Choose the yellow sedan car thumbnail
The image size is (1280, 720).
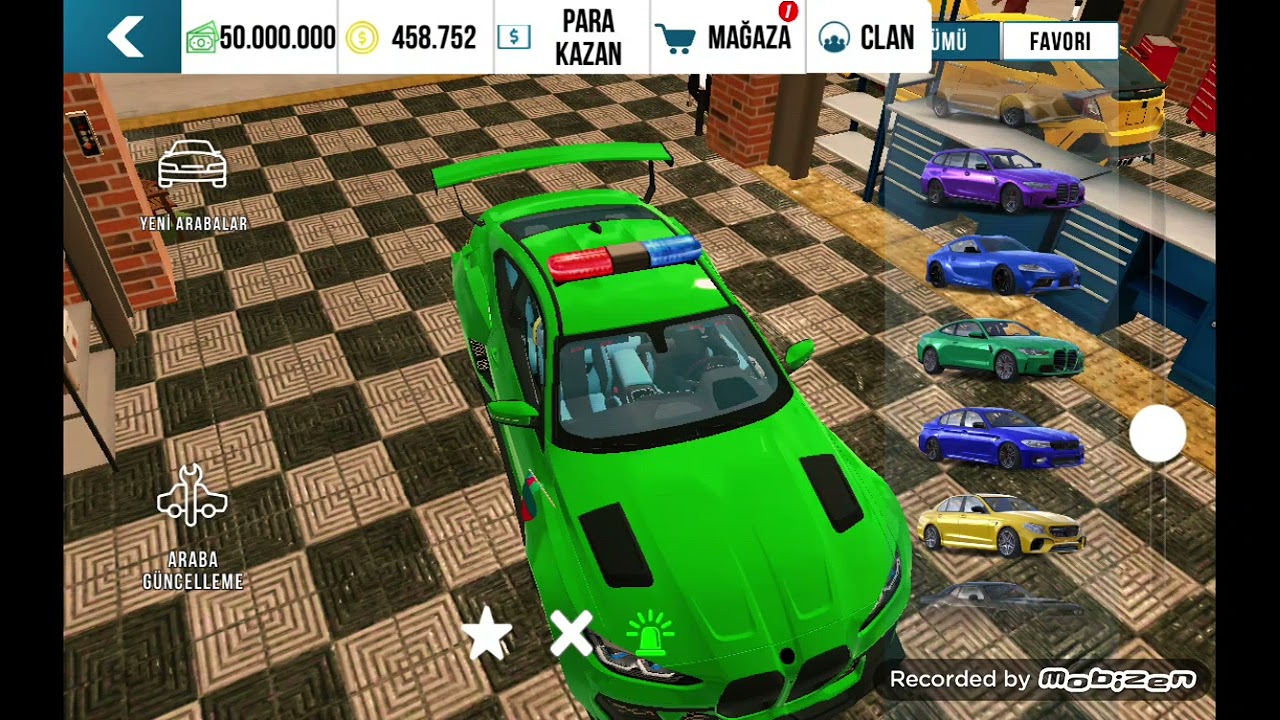click(x=1000, y=524)
